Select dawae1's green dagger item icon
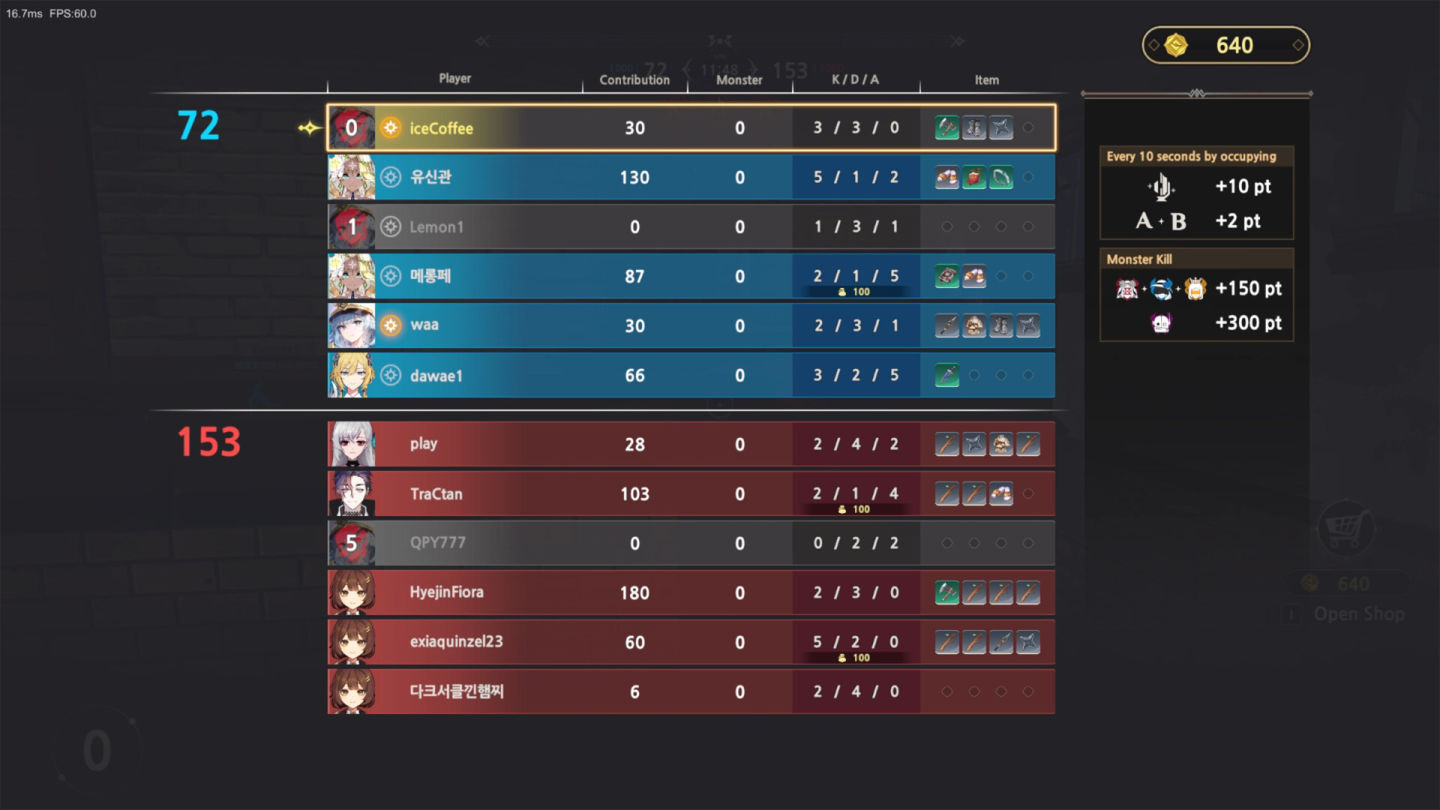 pyautogui.click(x=947, y=375)
